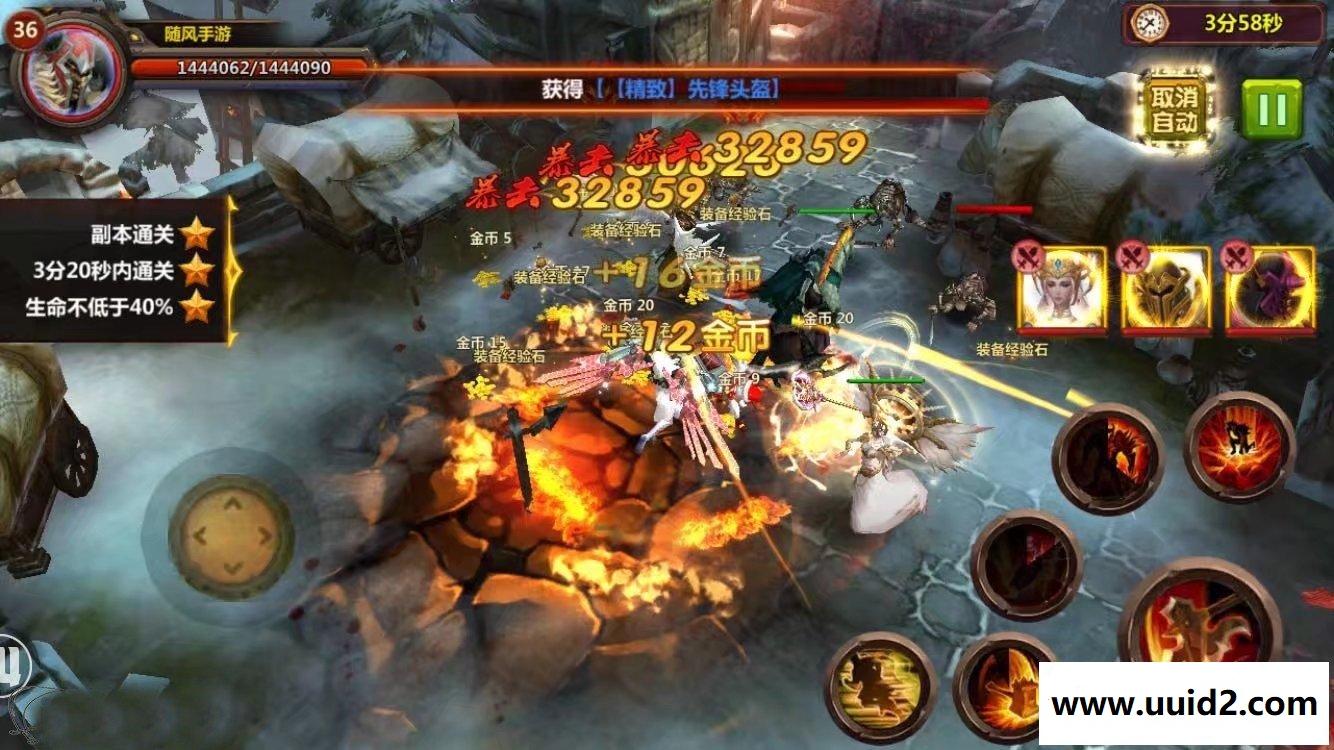Image resolution: width=1334 pixels, height=750 pixels.
Task: Cast the fire beast skill on cooldown
Action: click(1108, 458)
